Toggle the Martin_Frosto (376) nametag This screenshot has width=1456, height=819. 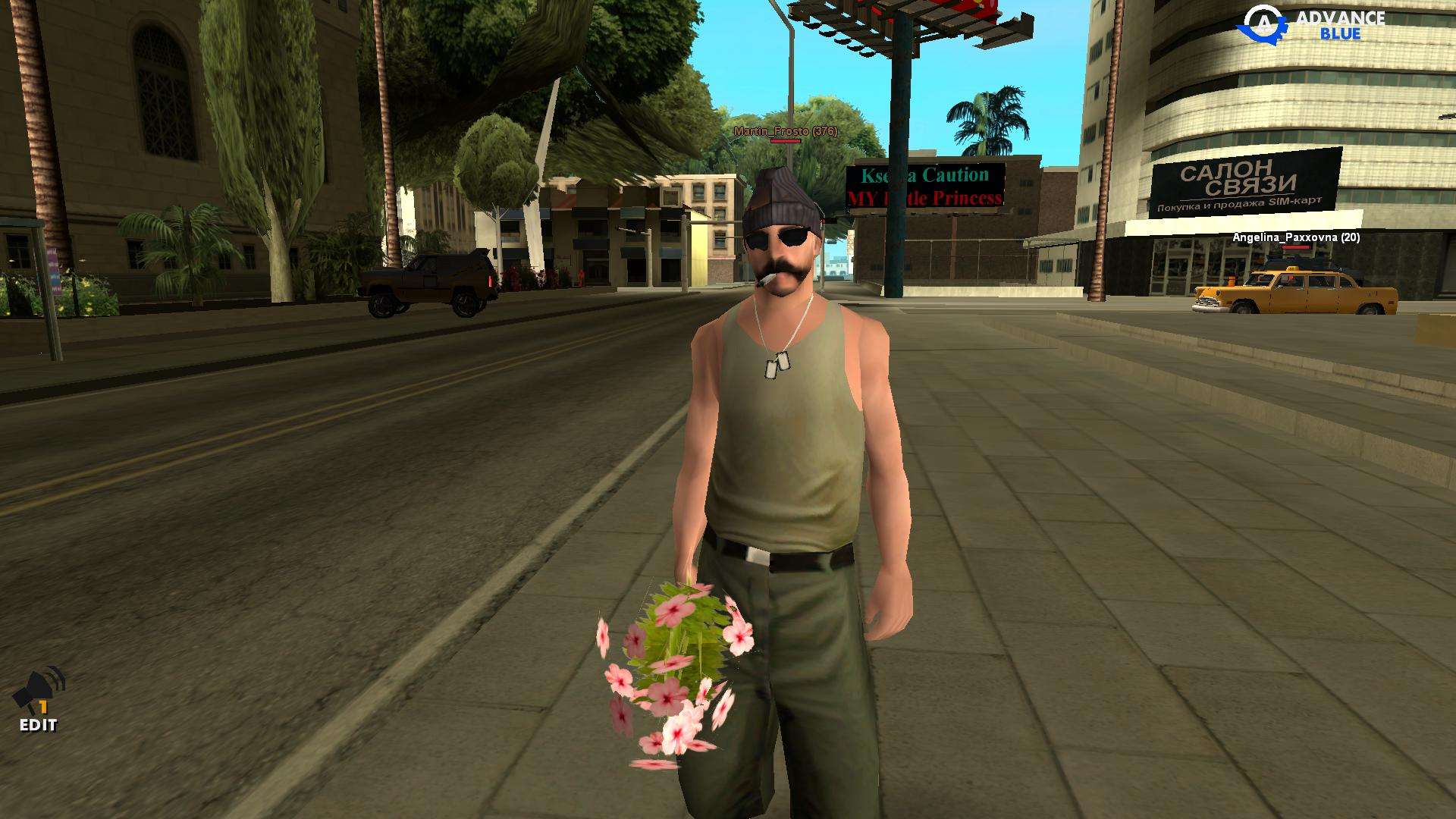pos(784,132)
